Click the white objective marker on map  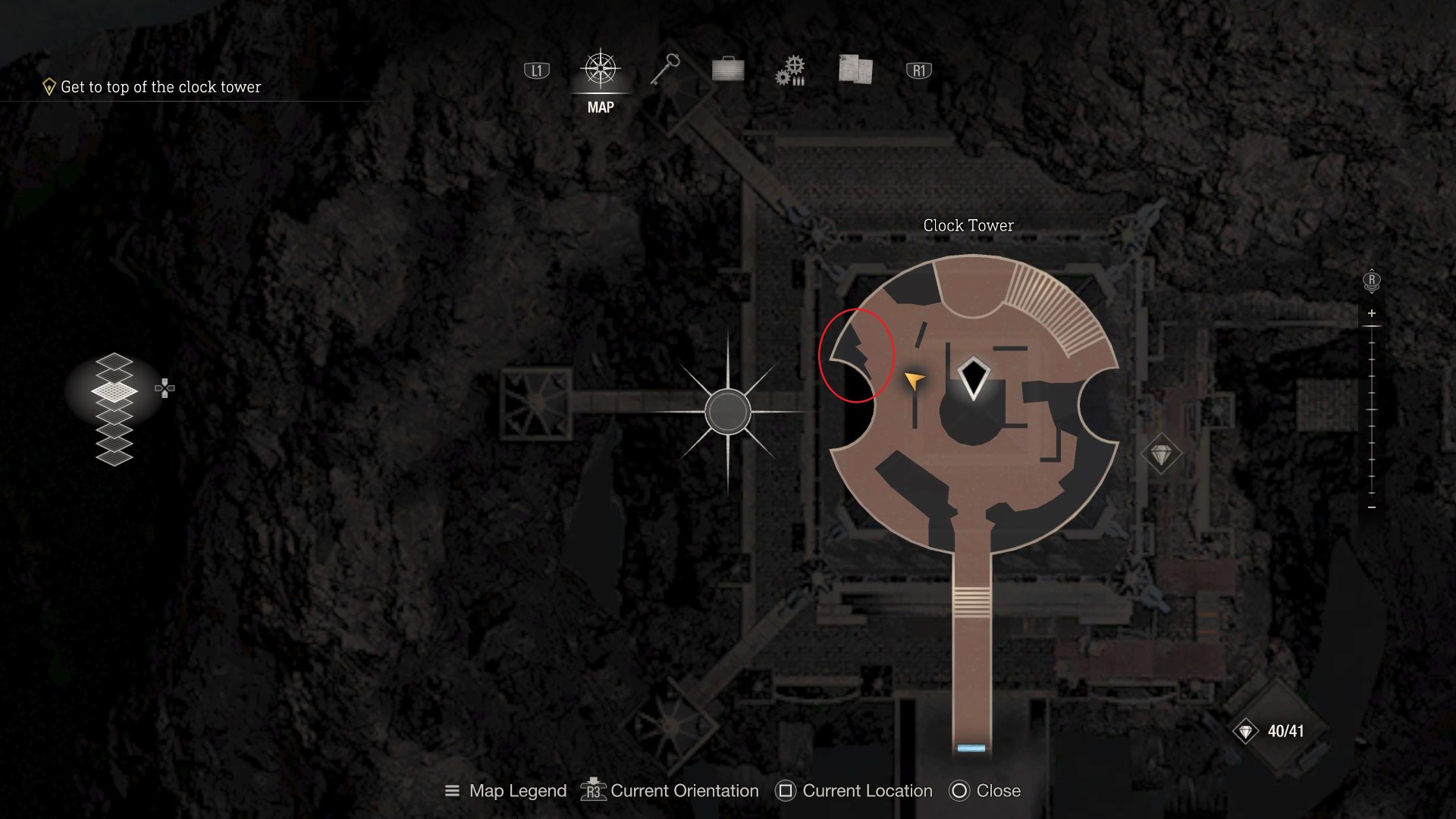click(973, 378)
